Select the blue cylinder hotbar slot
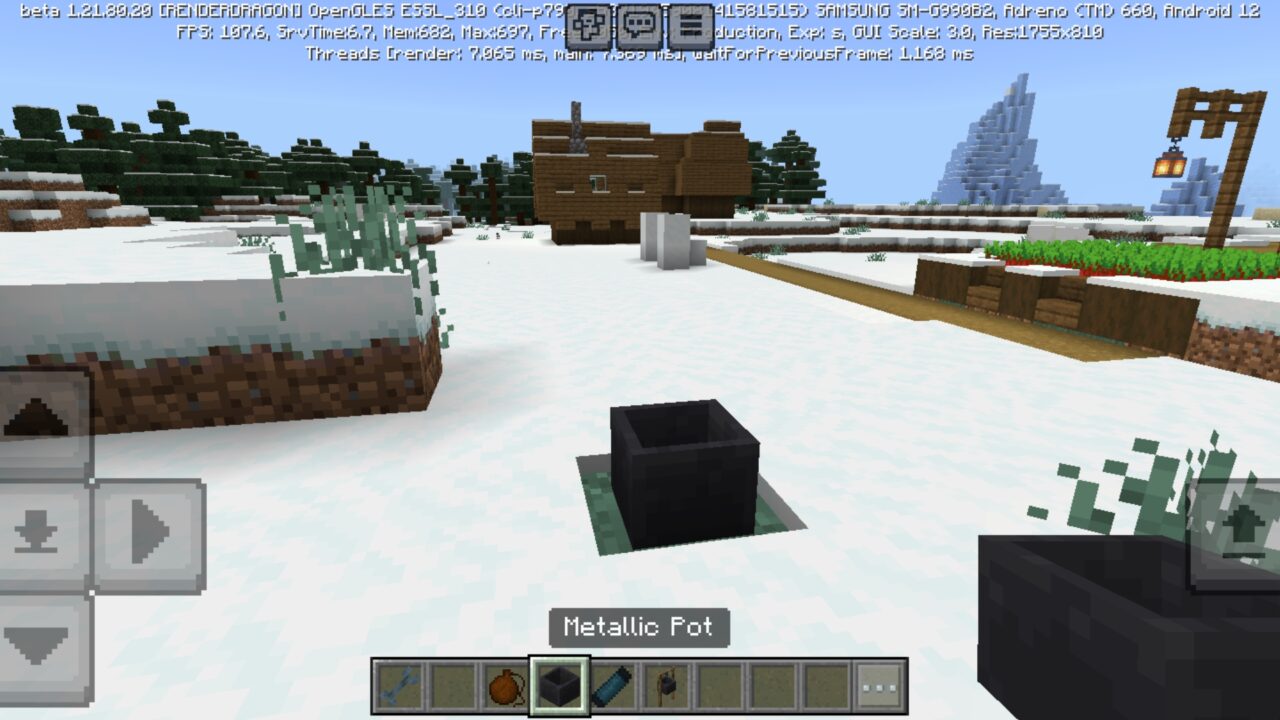The width and height of the screenshot is (1280, 720). point(612,686)
